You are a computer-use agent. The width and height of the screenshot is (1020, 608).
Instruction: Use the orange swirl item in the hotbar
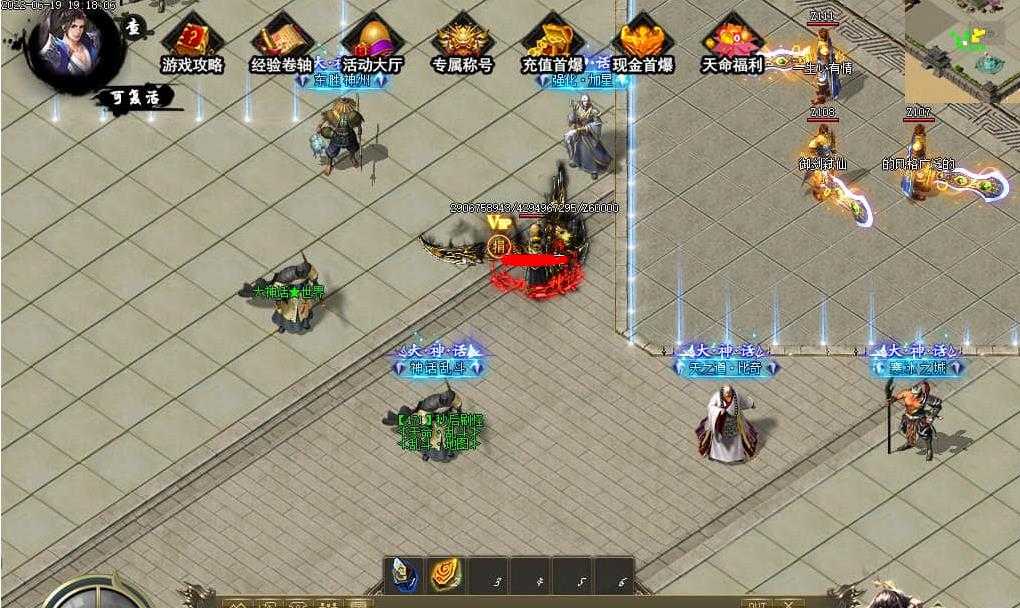tap(446, 575)
